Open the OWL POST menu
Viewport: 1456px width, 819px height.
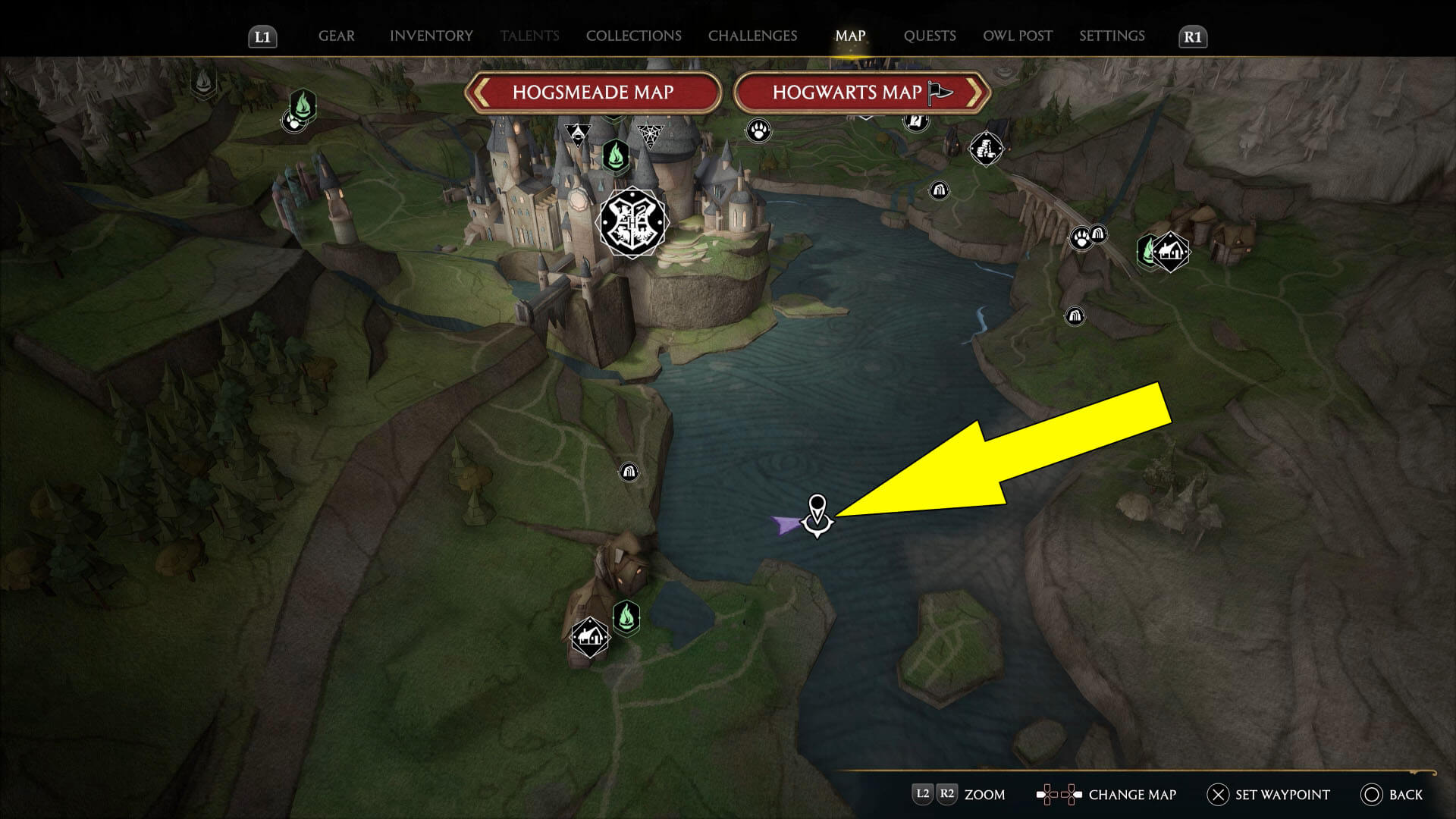[x=1017, y=36]
